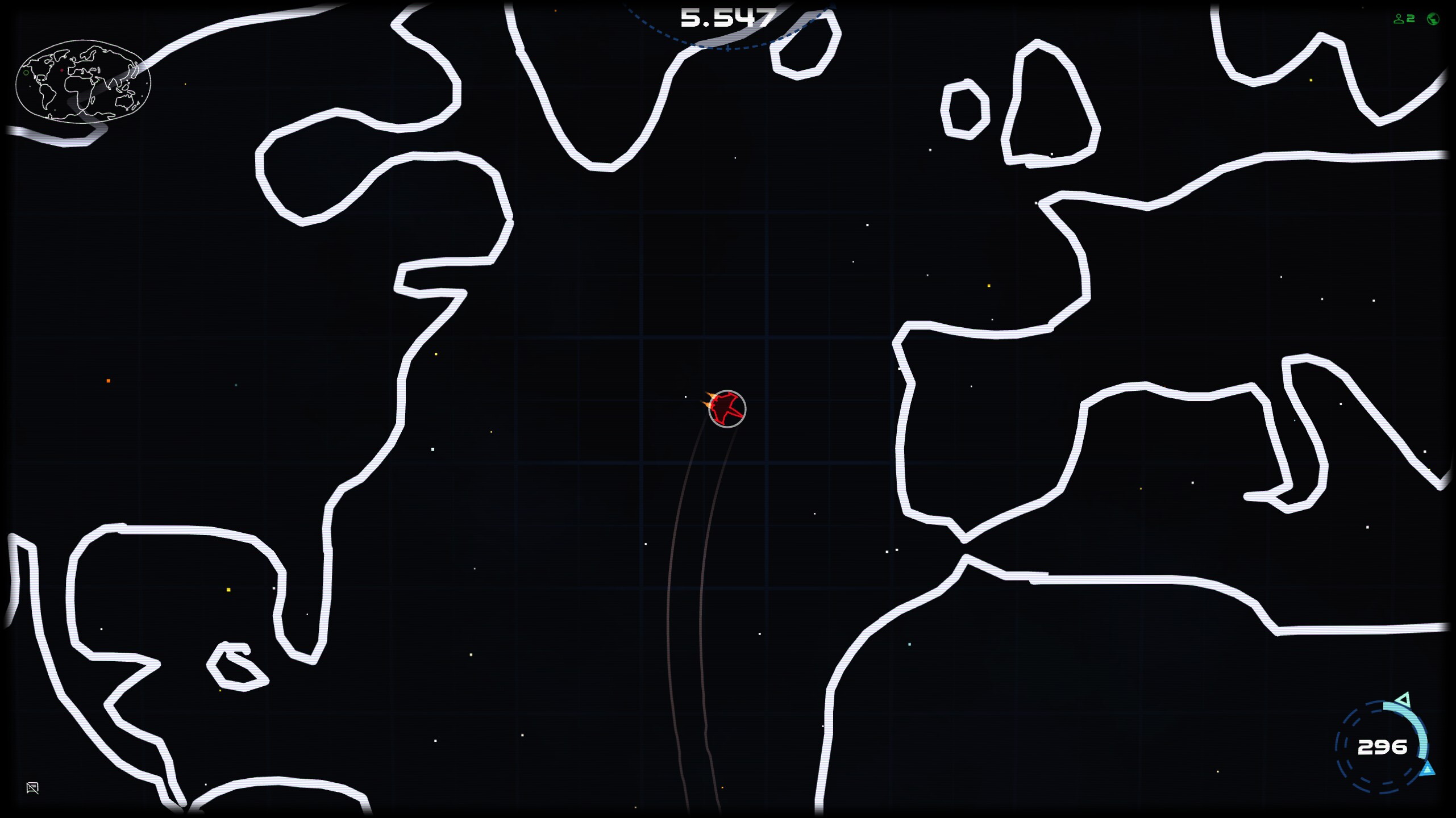Select the green globe server icon
The height and width of the screenshot is (818, 1456).
[1433, 19]
